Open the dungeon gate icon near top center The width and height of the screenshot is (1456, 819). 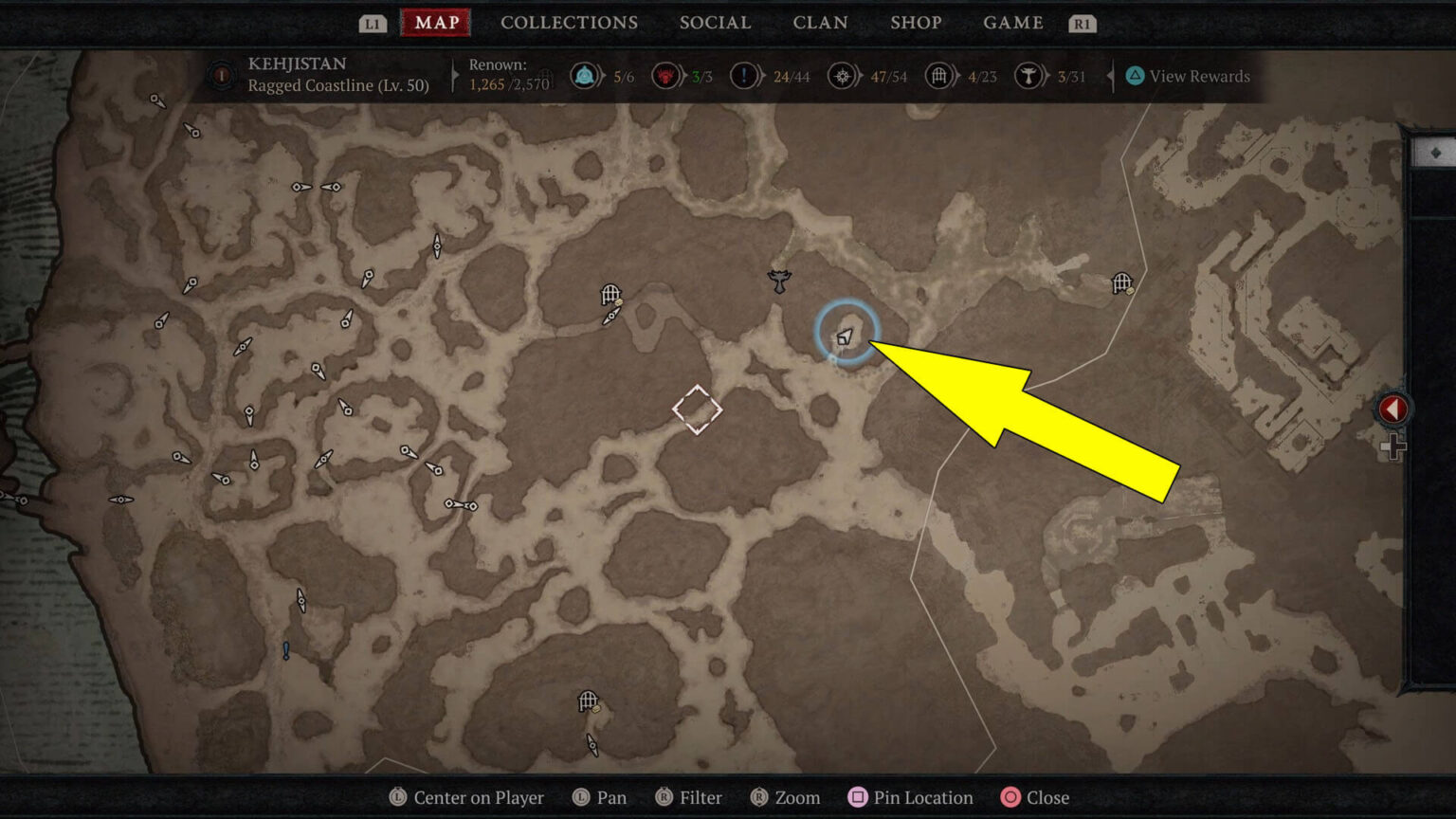tap(610, 295)
